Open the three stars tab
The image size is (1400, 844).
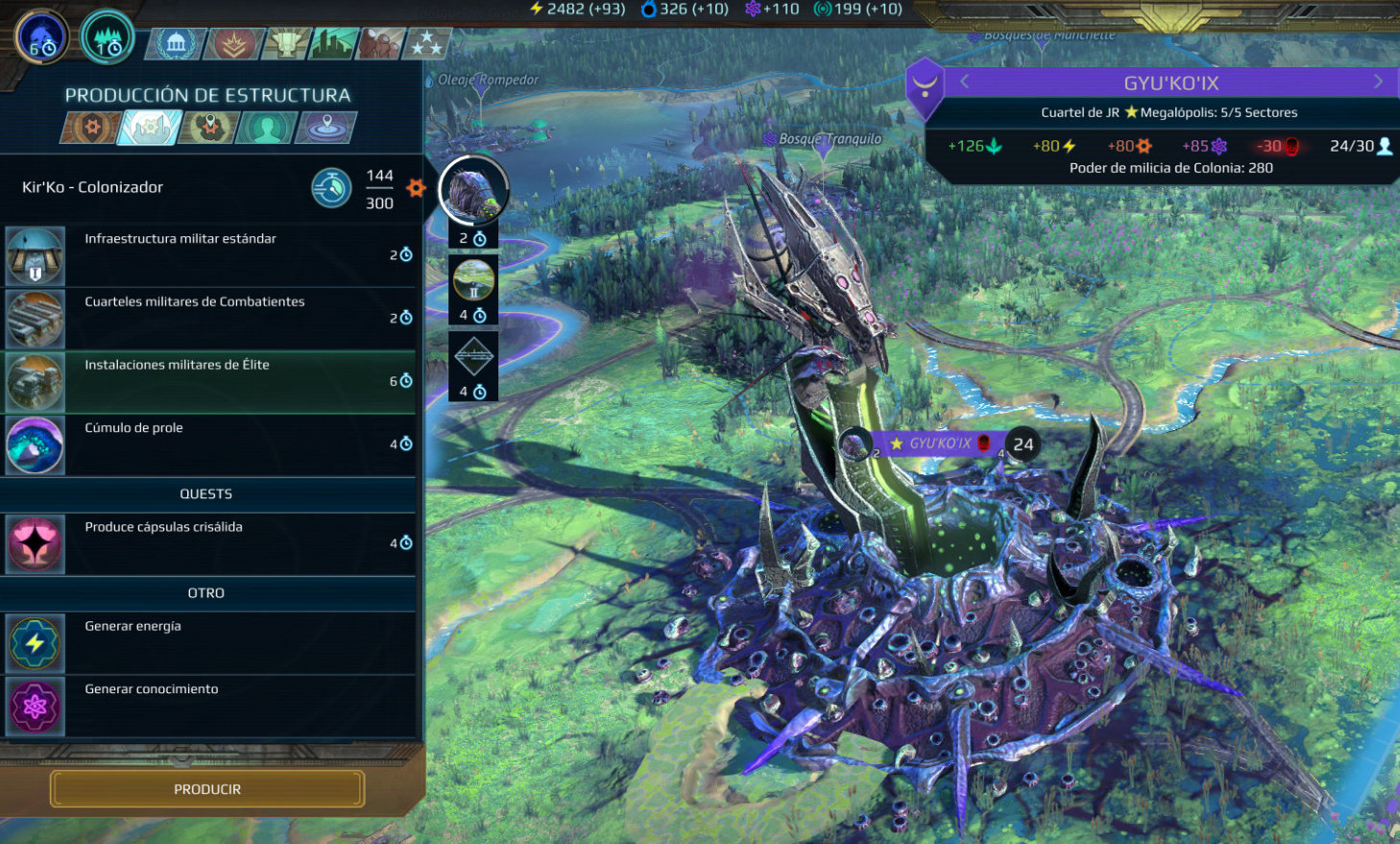[425, 43]
